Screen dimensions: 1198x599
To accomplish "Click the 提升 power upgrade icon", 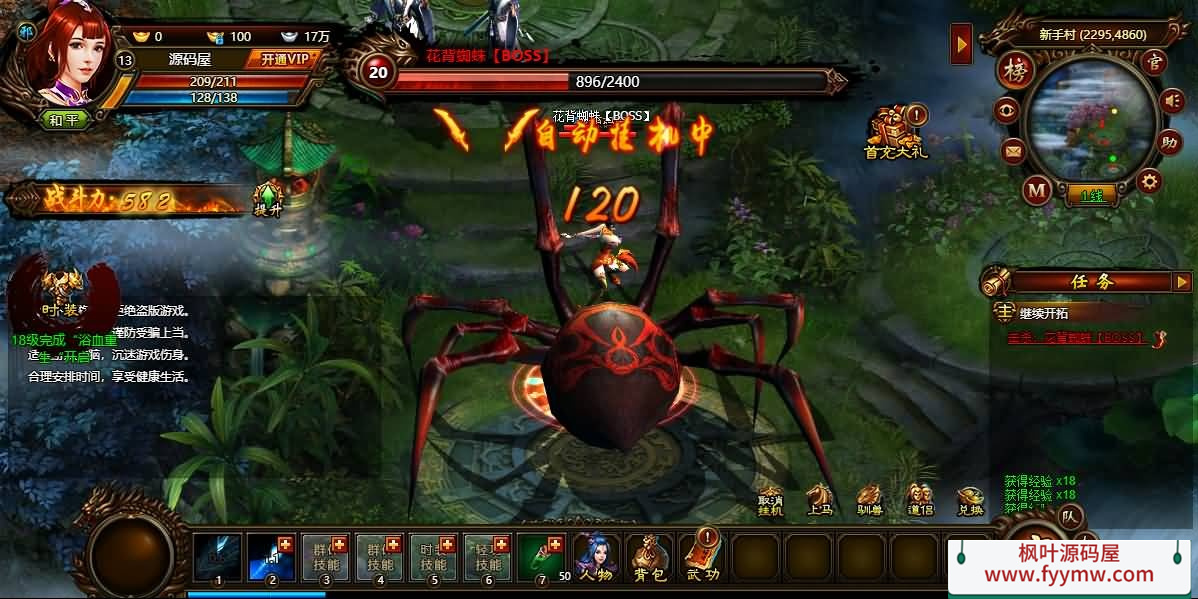I will [267, 199].
